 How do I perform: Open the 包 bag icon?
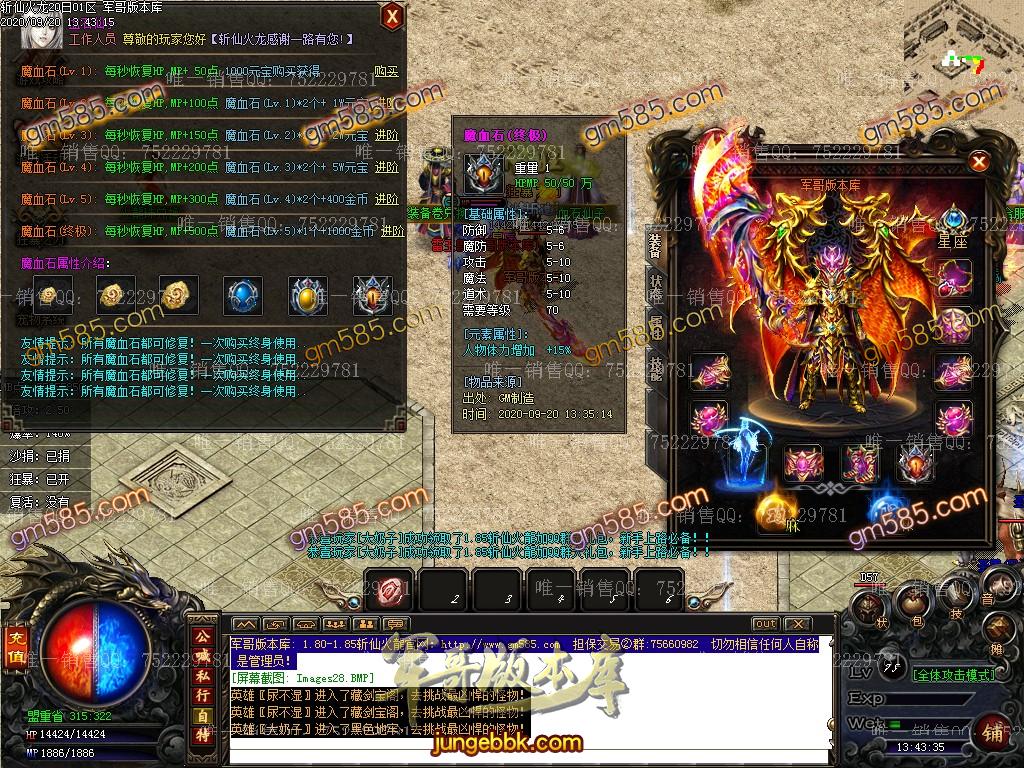tap(912, 603)
